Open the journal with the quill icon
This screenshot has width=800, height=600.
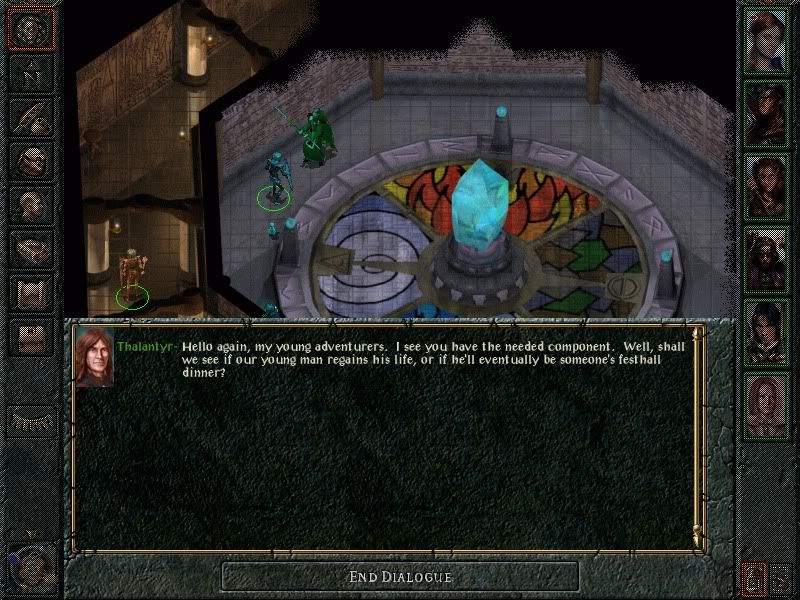(x=31, y=115)
